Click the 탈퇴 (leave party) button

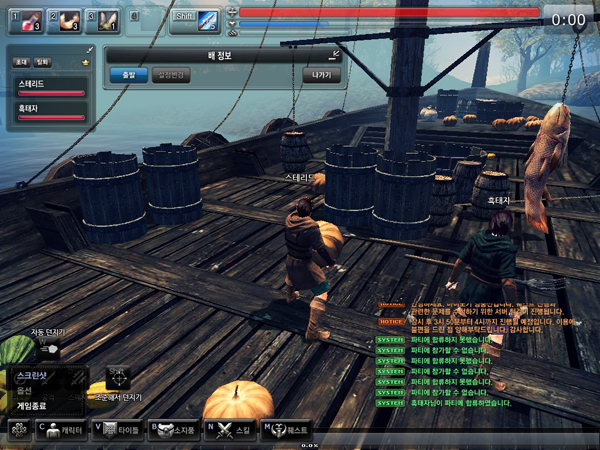[x=42, y=62]
